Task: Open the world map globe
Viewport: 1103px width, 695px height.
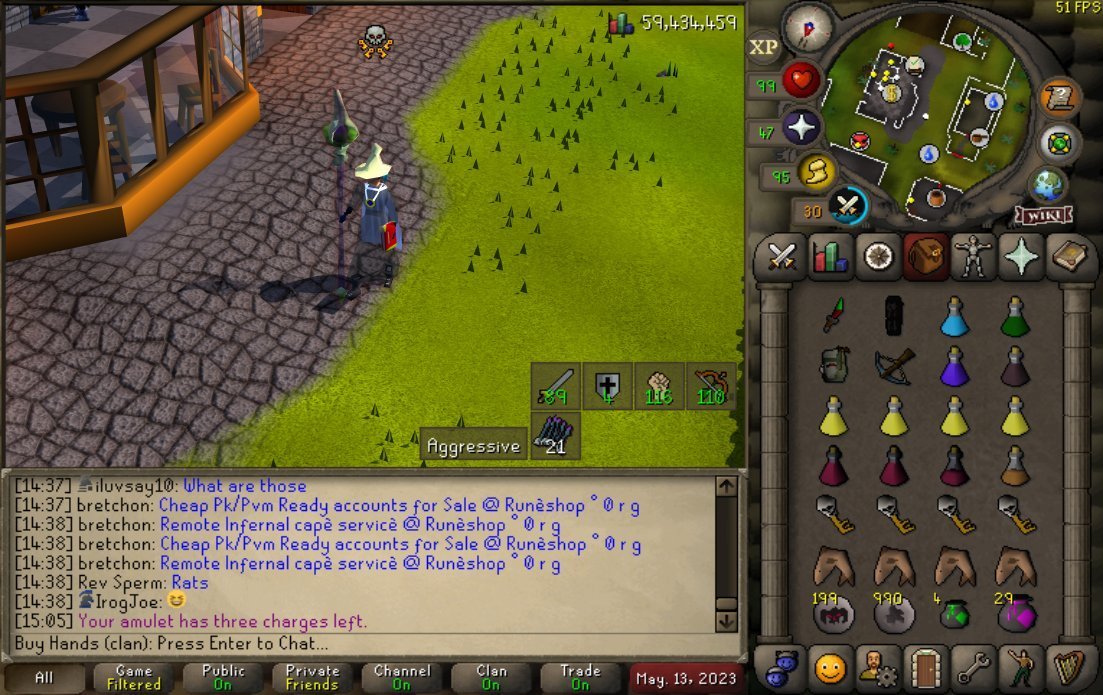Action: click(x=1047, y=185)
